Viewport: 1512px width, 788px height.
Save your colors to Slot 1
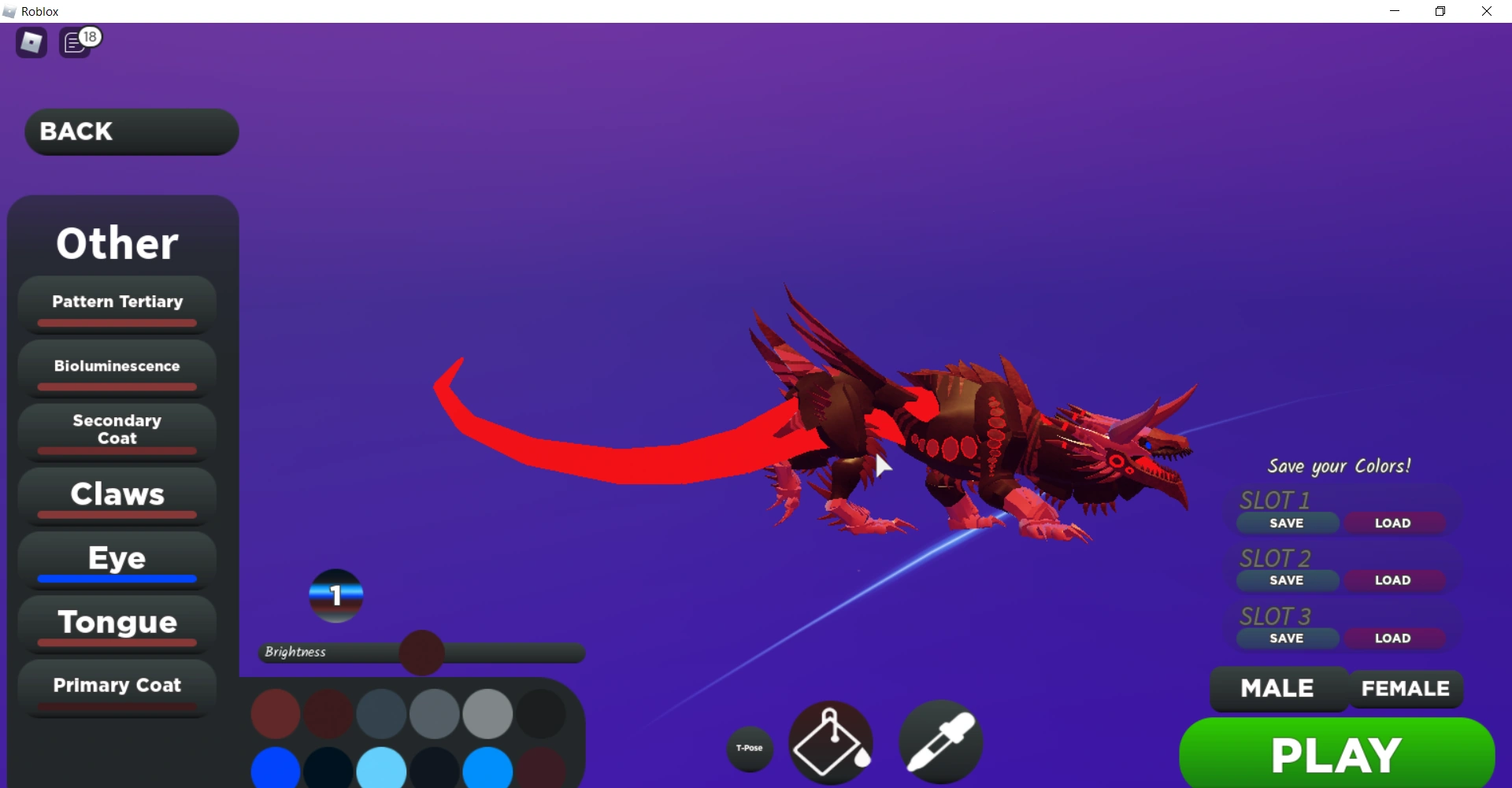click(x=1286, y=523)
